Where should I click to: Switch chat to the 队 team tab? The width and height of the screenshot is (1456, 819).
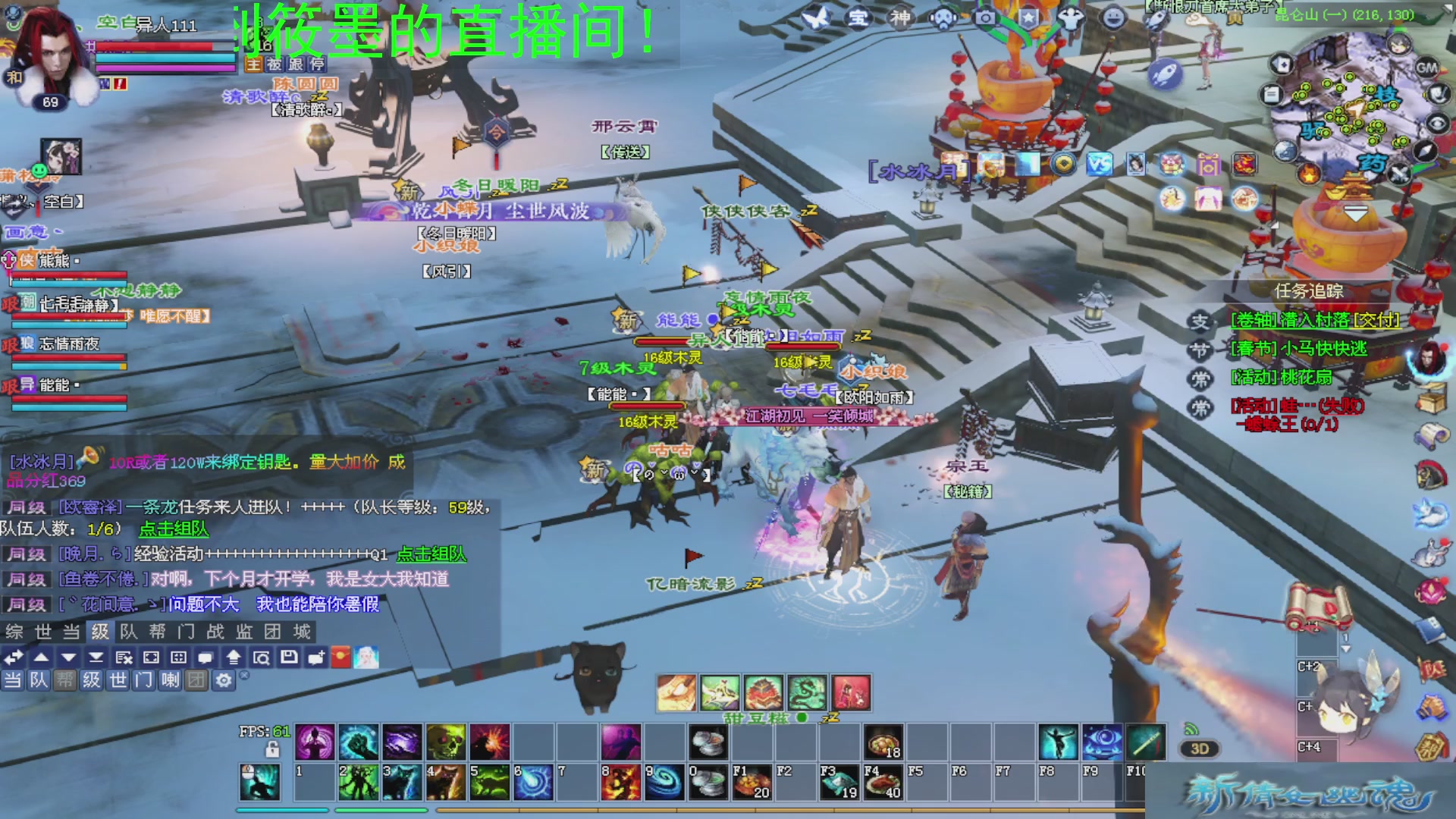point(129,632)
